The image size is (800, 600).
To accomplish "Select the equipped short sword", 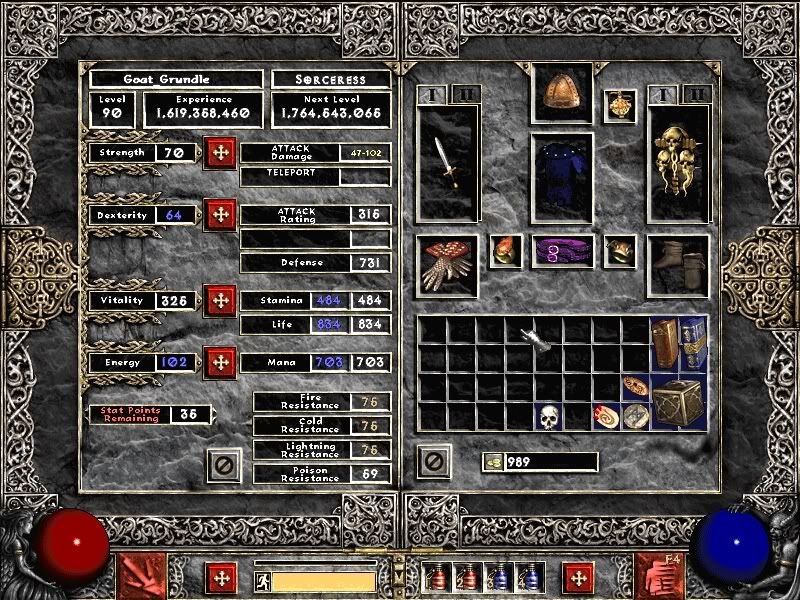I will point(447,164).
